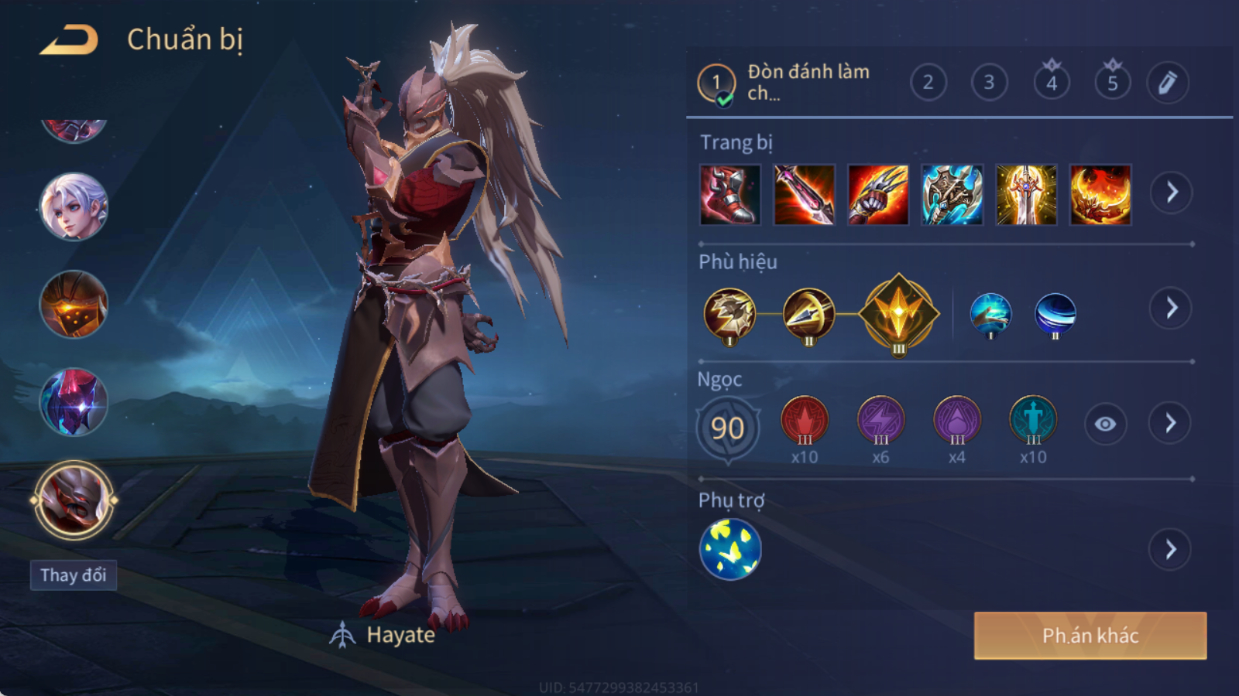Go back using the return arrow
Screen dimensions: 1239x696
(x=69, y=41)
